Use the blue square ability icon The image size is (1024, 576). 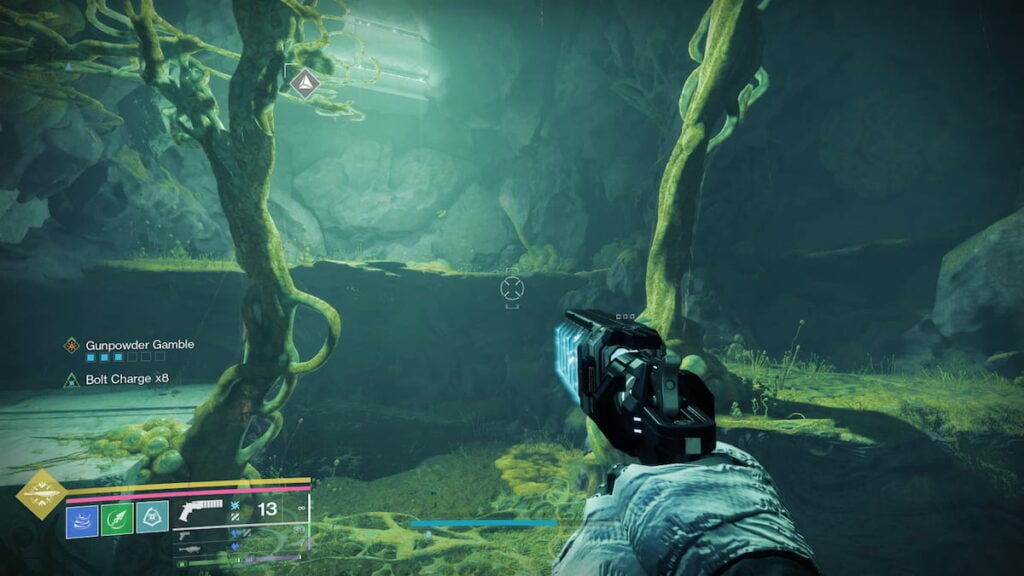[82, 519]
